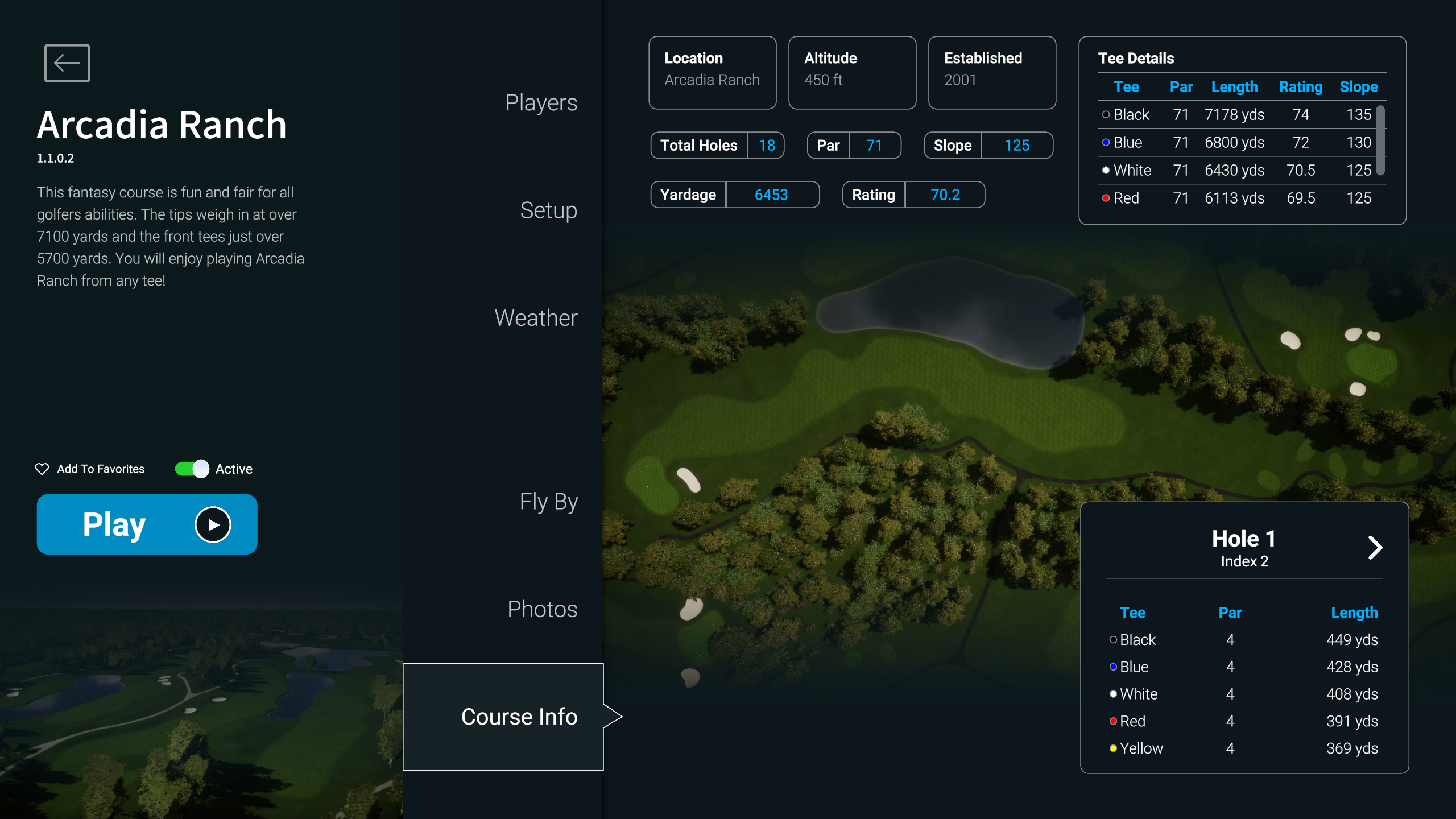This screenshot has width=1456, height=819.
Task: Start the round with Play
Action: point(147,524)
